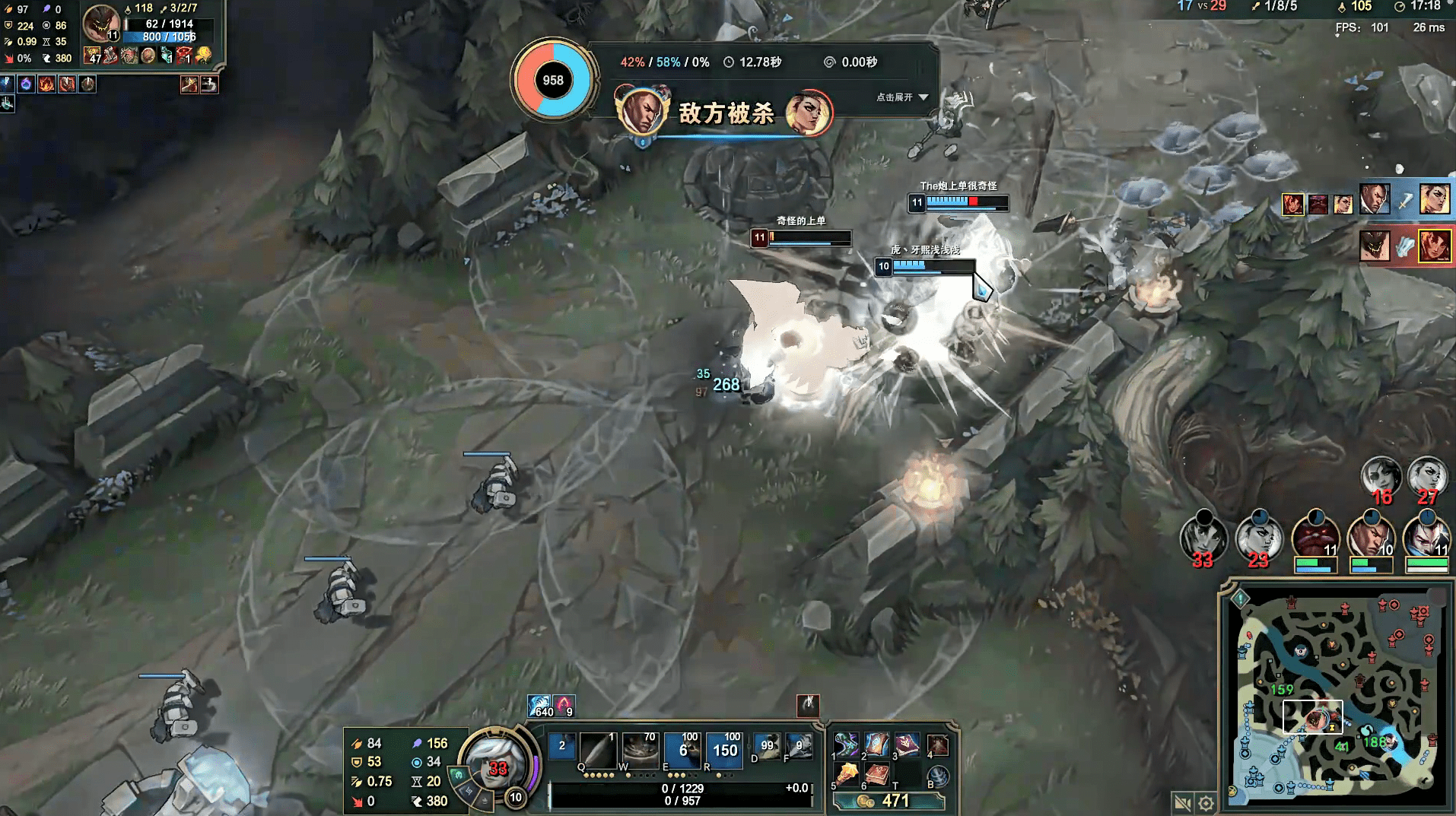
Task: Click the recall button marked B
Action: coord(939,776)
